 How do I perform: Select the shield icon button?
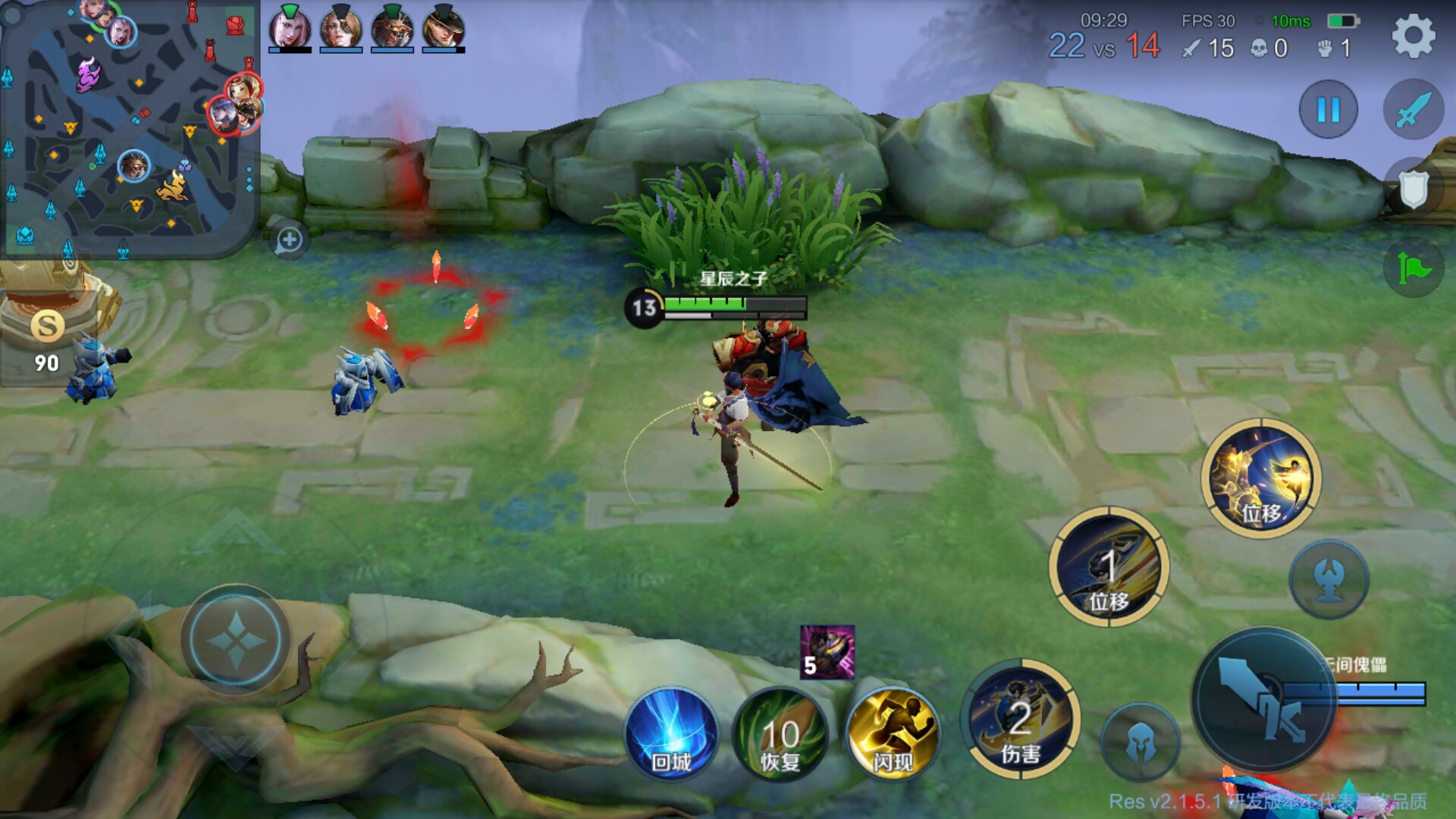[x=1414, y=189]
